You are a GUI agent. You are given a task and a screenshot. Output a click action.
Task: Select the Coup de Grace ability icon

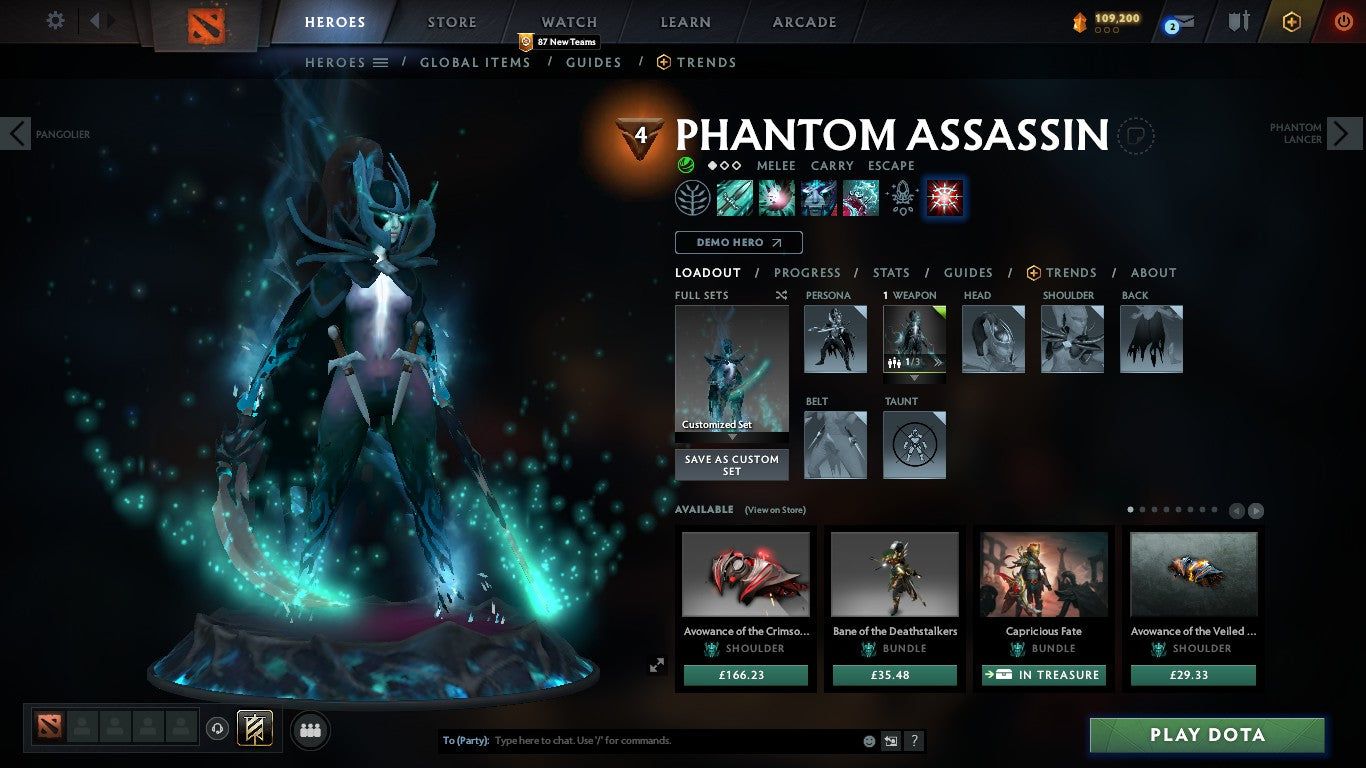pos(943,198)
